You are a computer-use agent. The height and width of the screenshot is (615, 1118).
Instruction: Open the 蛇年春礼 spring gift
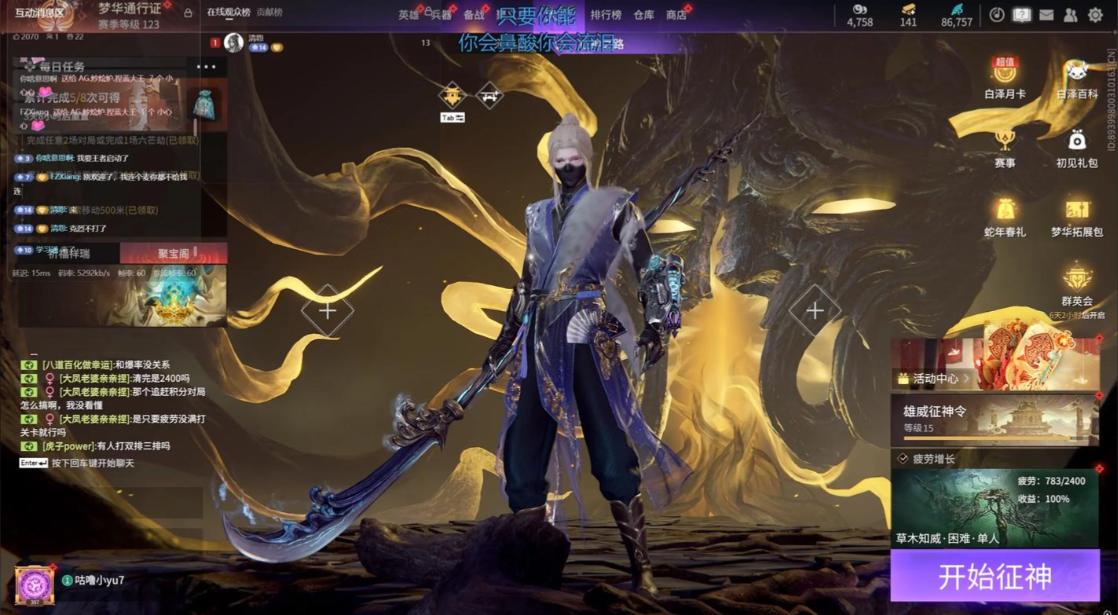(1005, 215)
